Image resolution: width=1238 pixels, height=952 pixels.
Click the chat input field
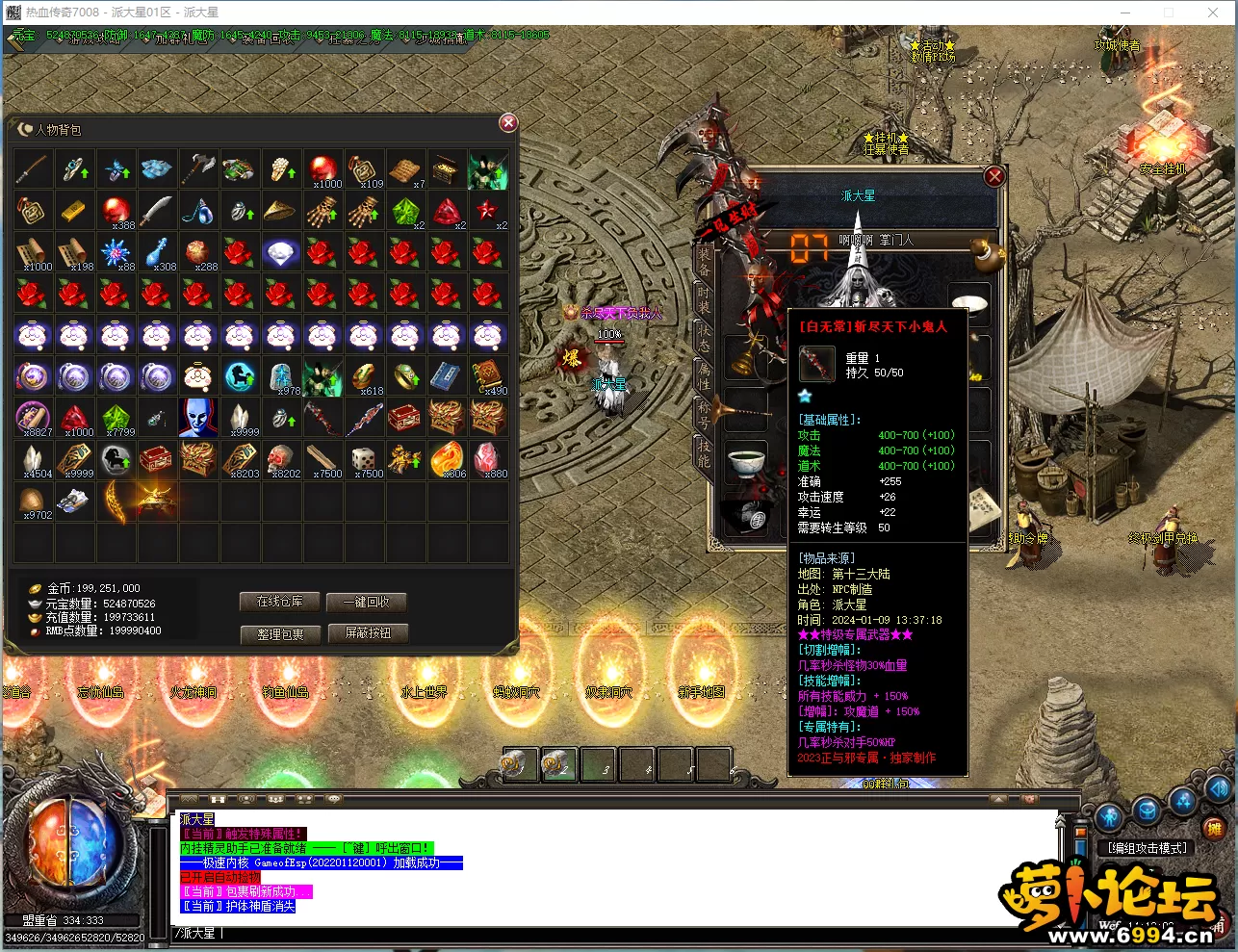[x=616, y=933]
